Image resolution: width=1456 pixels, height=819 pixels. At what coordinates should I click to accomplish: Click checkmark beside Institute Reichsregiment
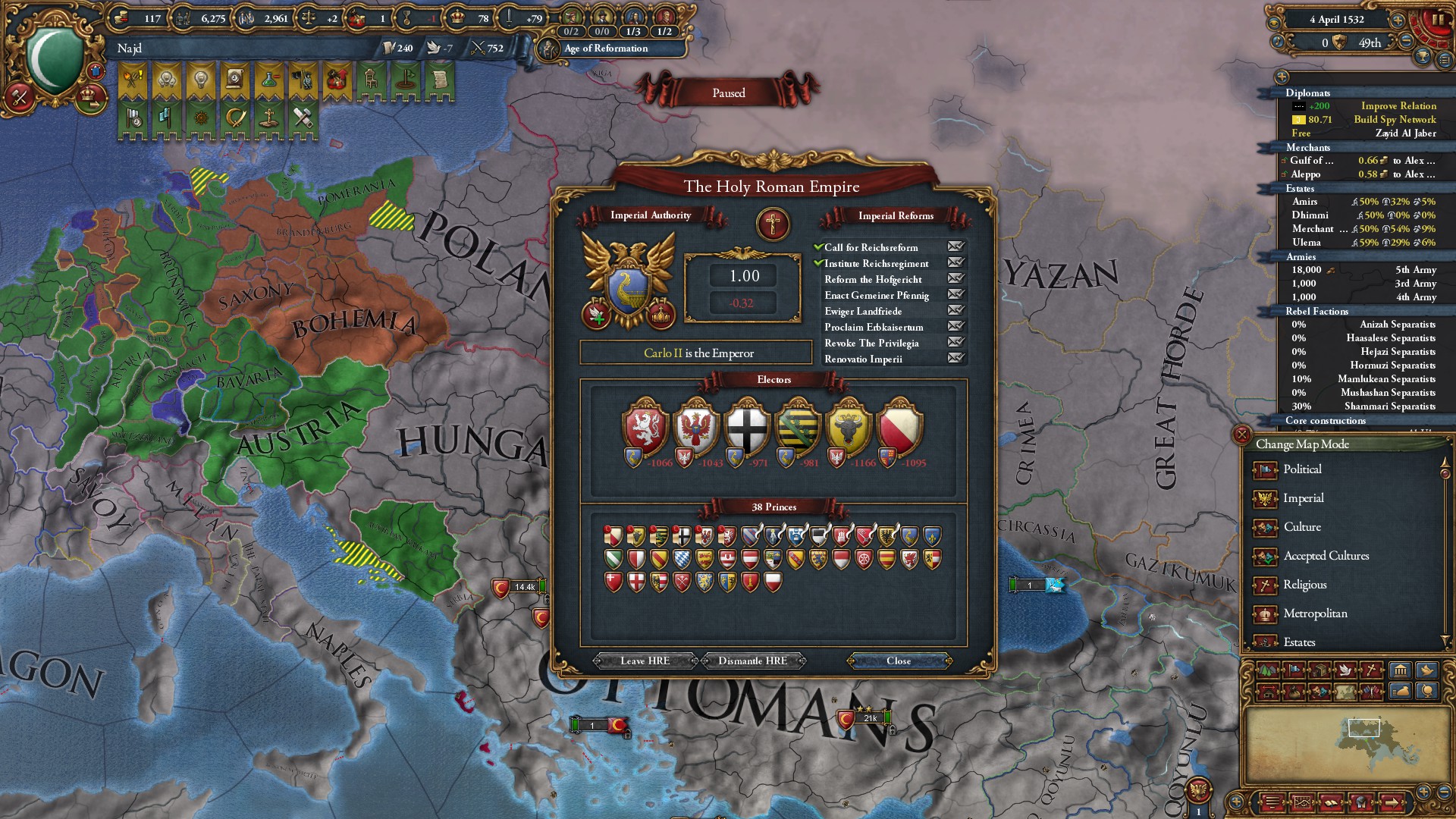(820, 263)
